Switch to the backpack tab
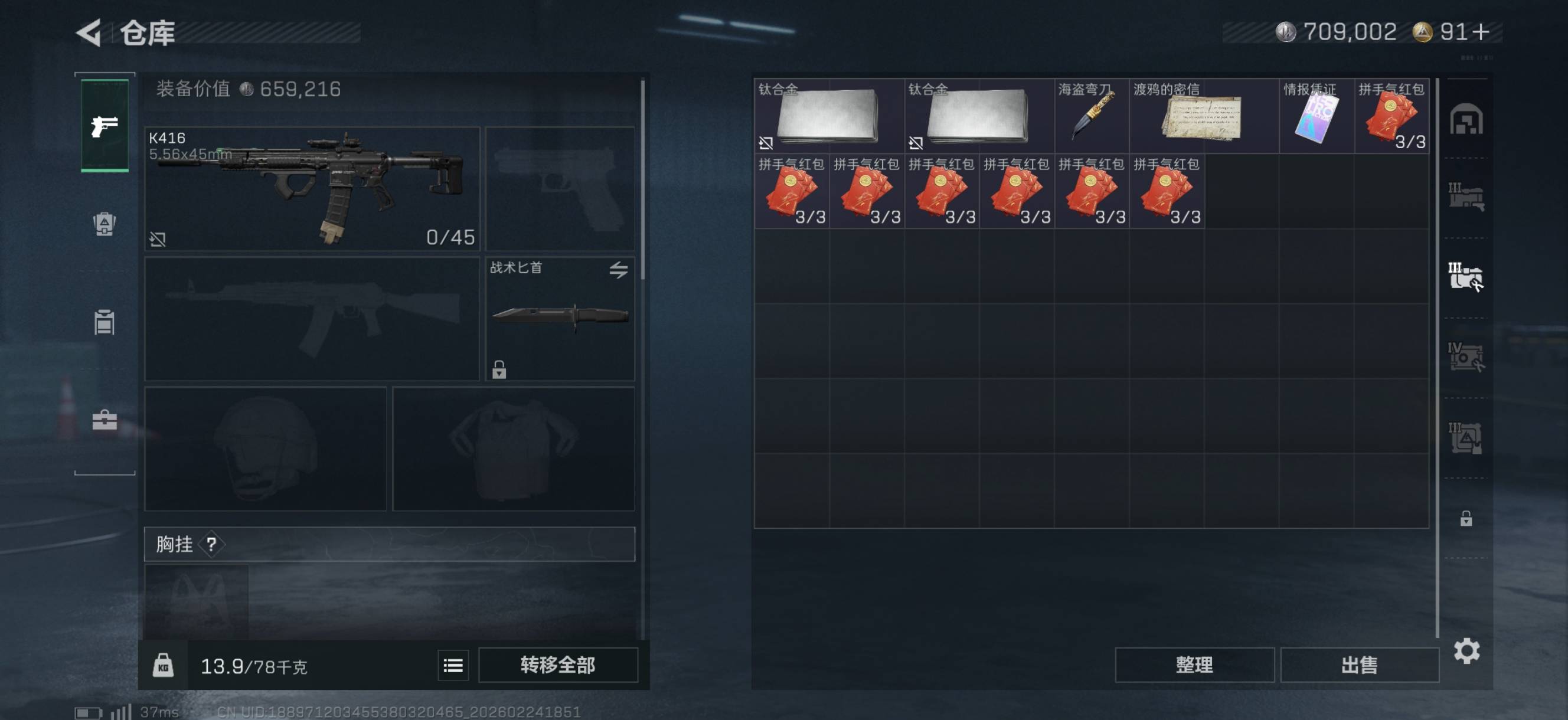 pos(104,224)
